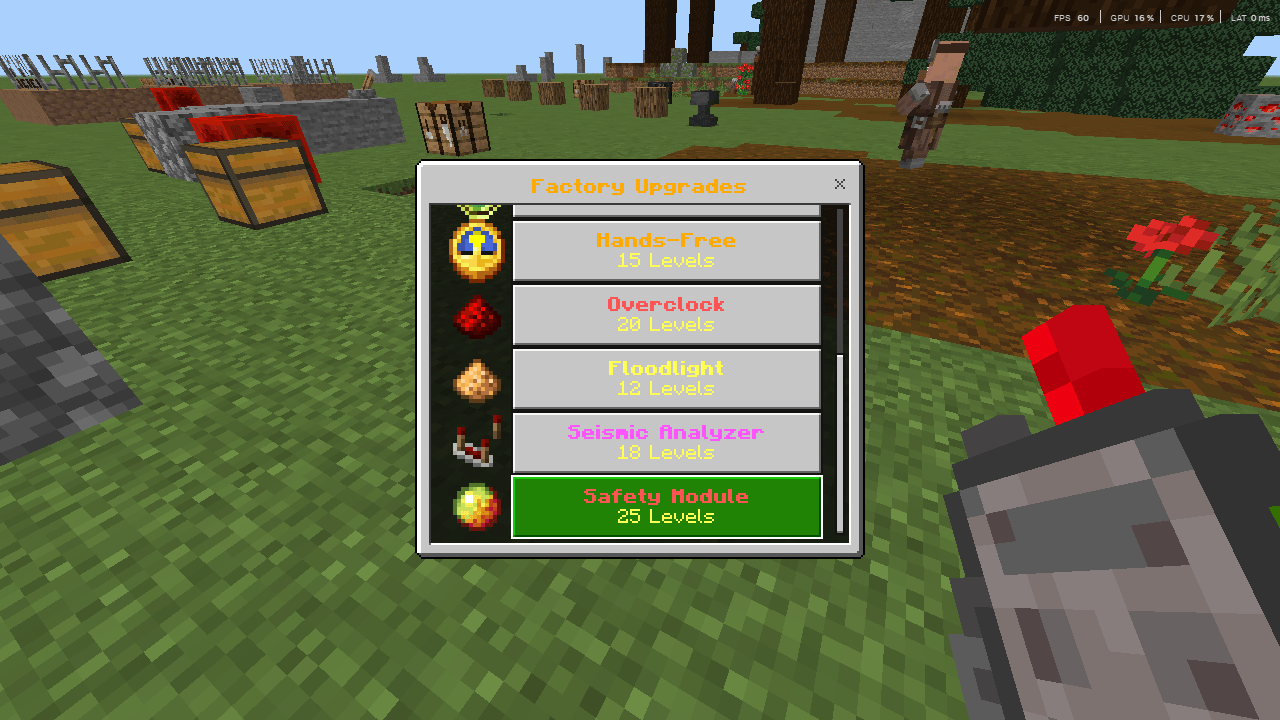Click the LAT 0ms latency indicator
1280x720 pixels.
coord(1251,17)
